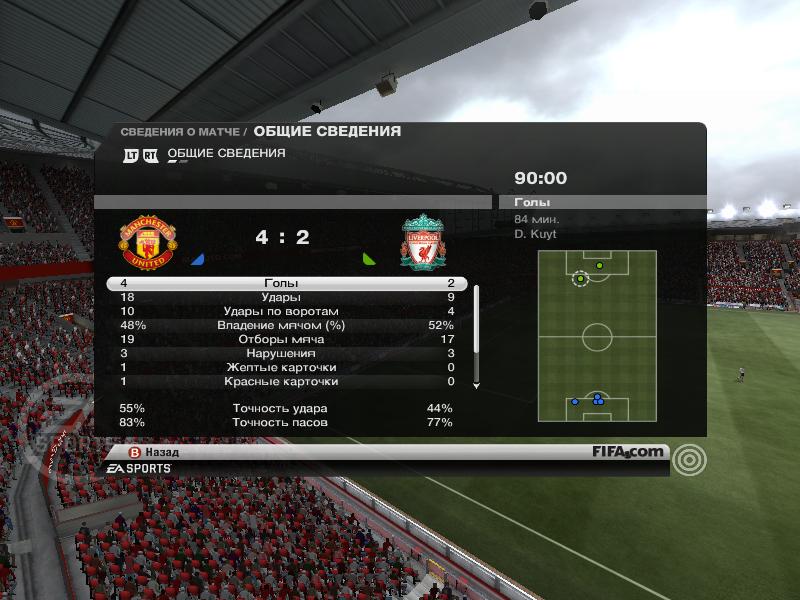
Task: Choose the Удары по воротам row
Action: pos(281,312)
